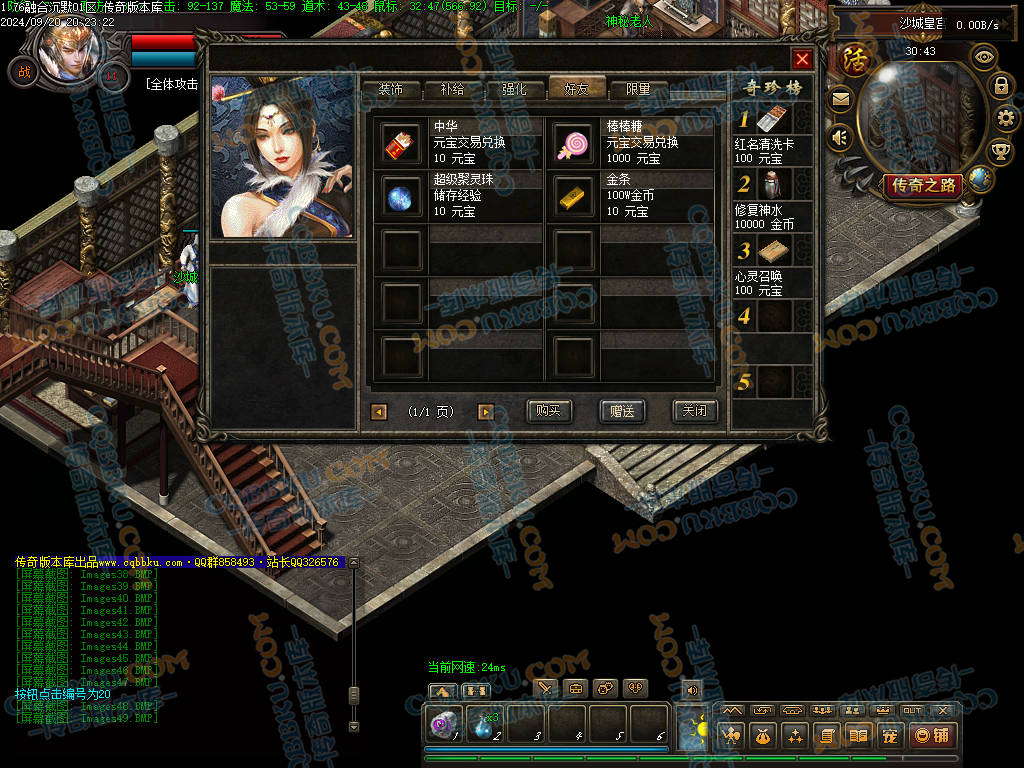
Task: Go to the next shop page arrow
Action: point(486,412)
